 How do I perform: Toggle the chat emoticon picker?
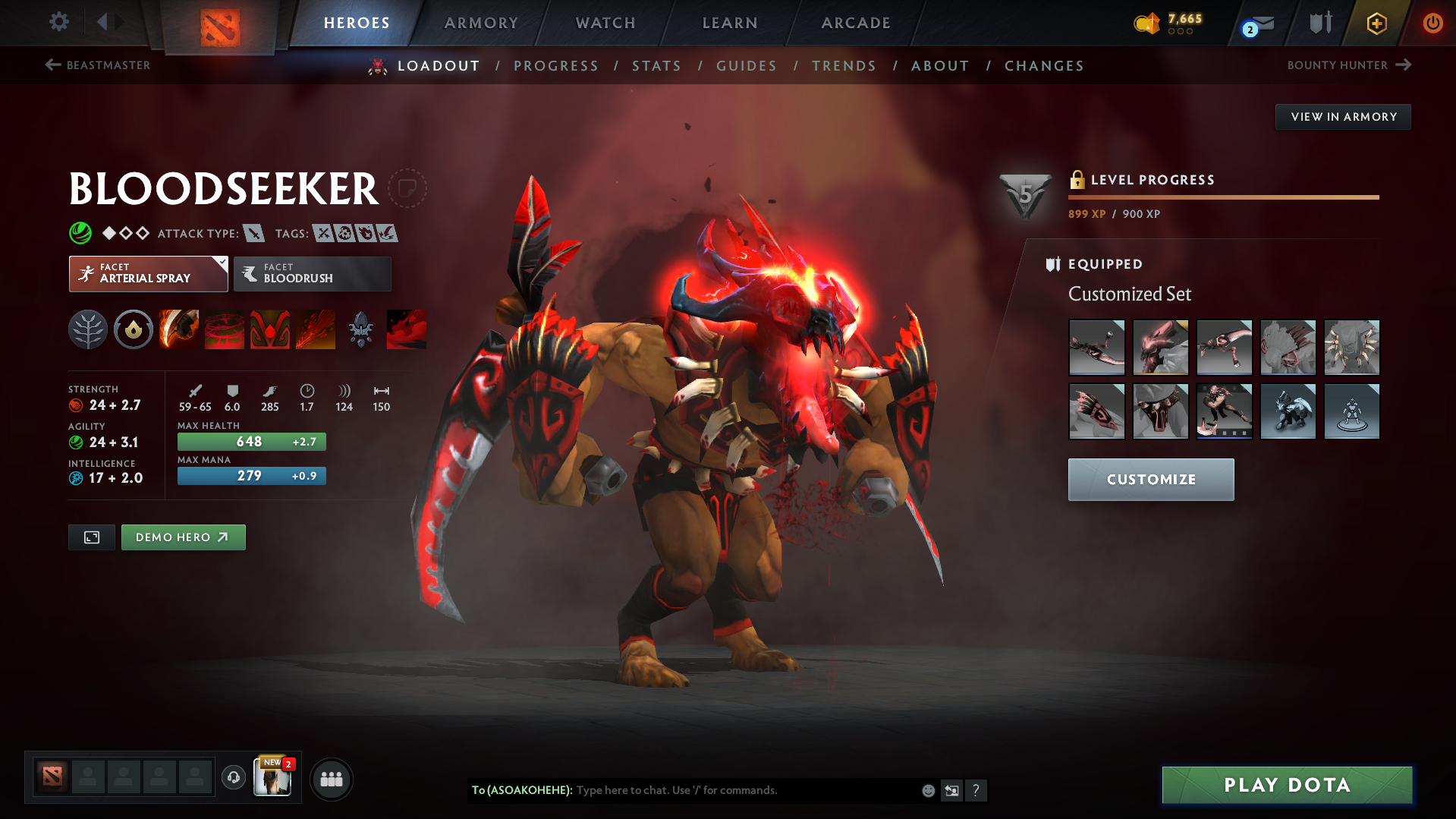point(927,790)
